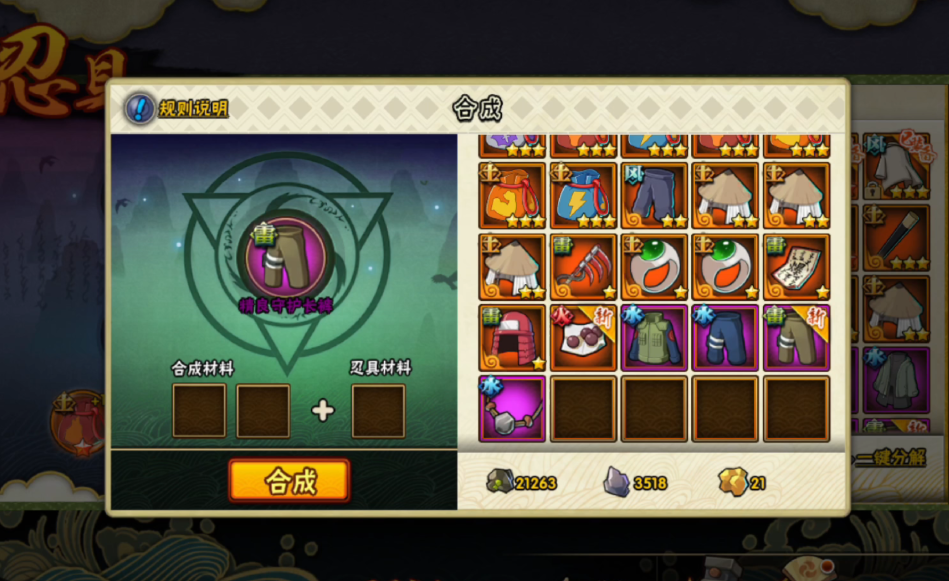This screenshot has width=949, height=581.
Task: Select the orange flame pouch item
Action: point(512,196)
